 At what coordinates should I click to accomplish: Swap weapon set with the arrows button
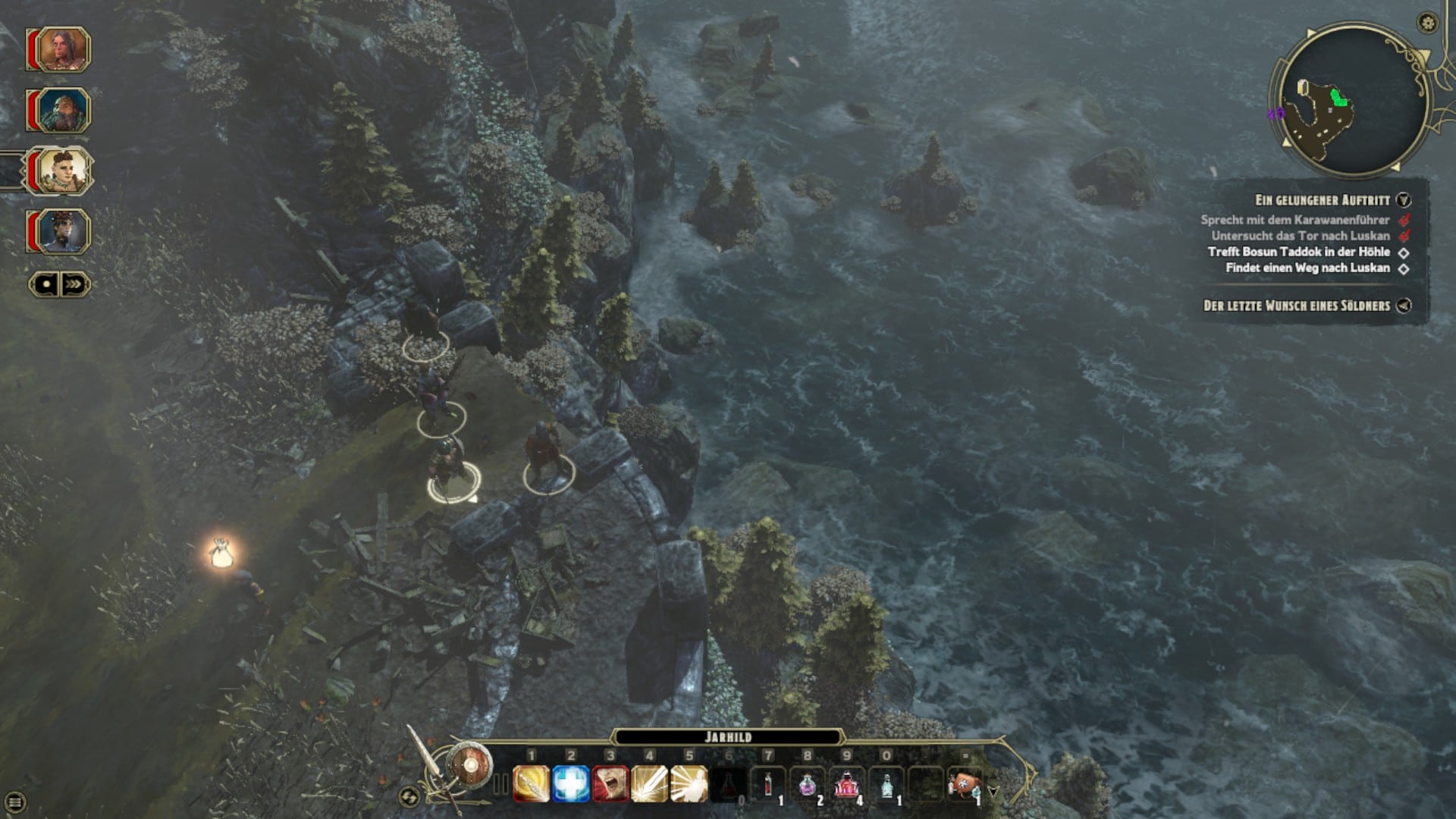coord(409,796)
